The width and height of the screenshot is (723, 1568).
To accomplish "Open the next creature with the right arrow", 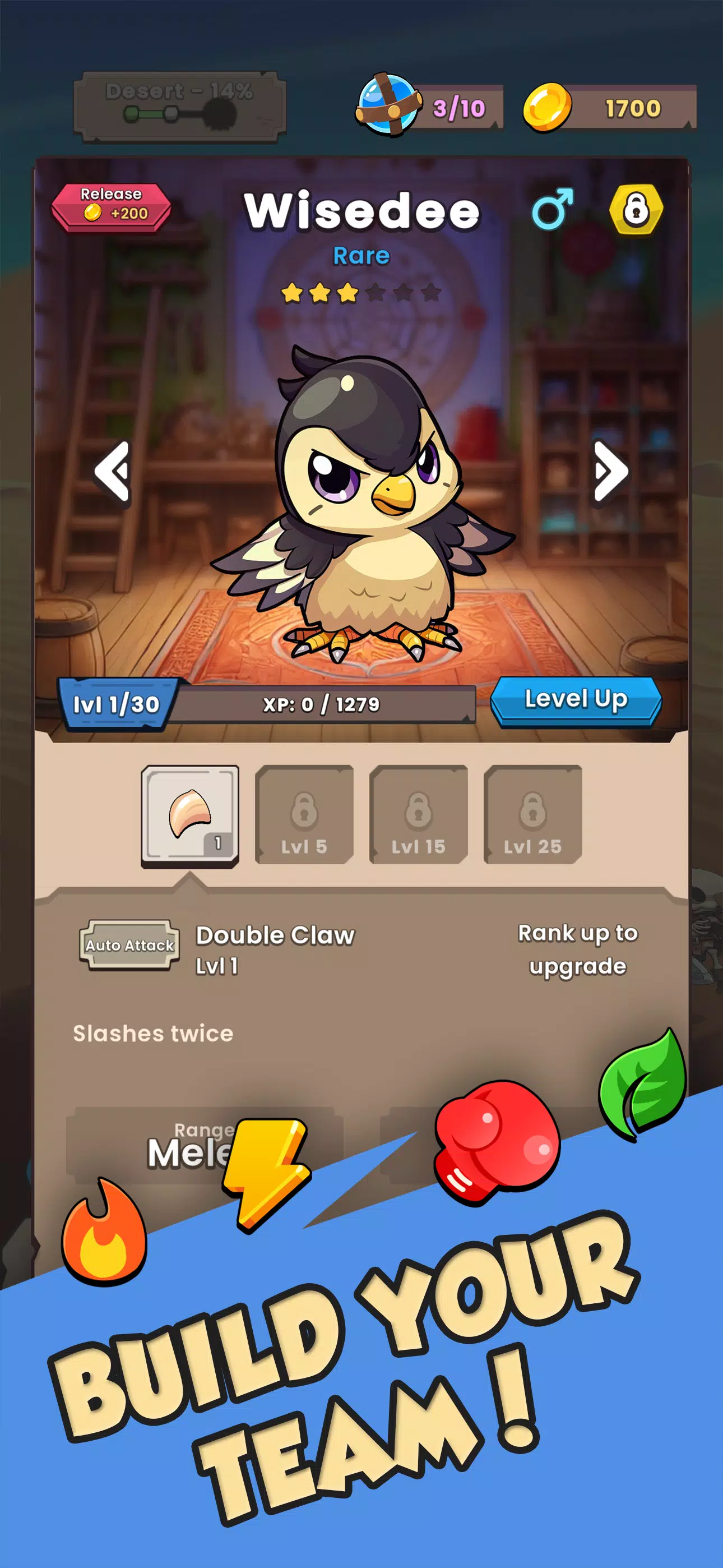I will (609, 472).
